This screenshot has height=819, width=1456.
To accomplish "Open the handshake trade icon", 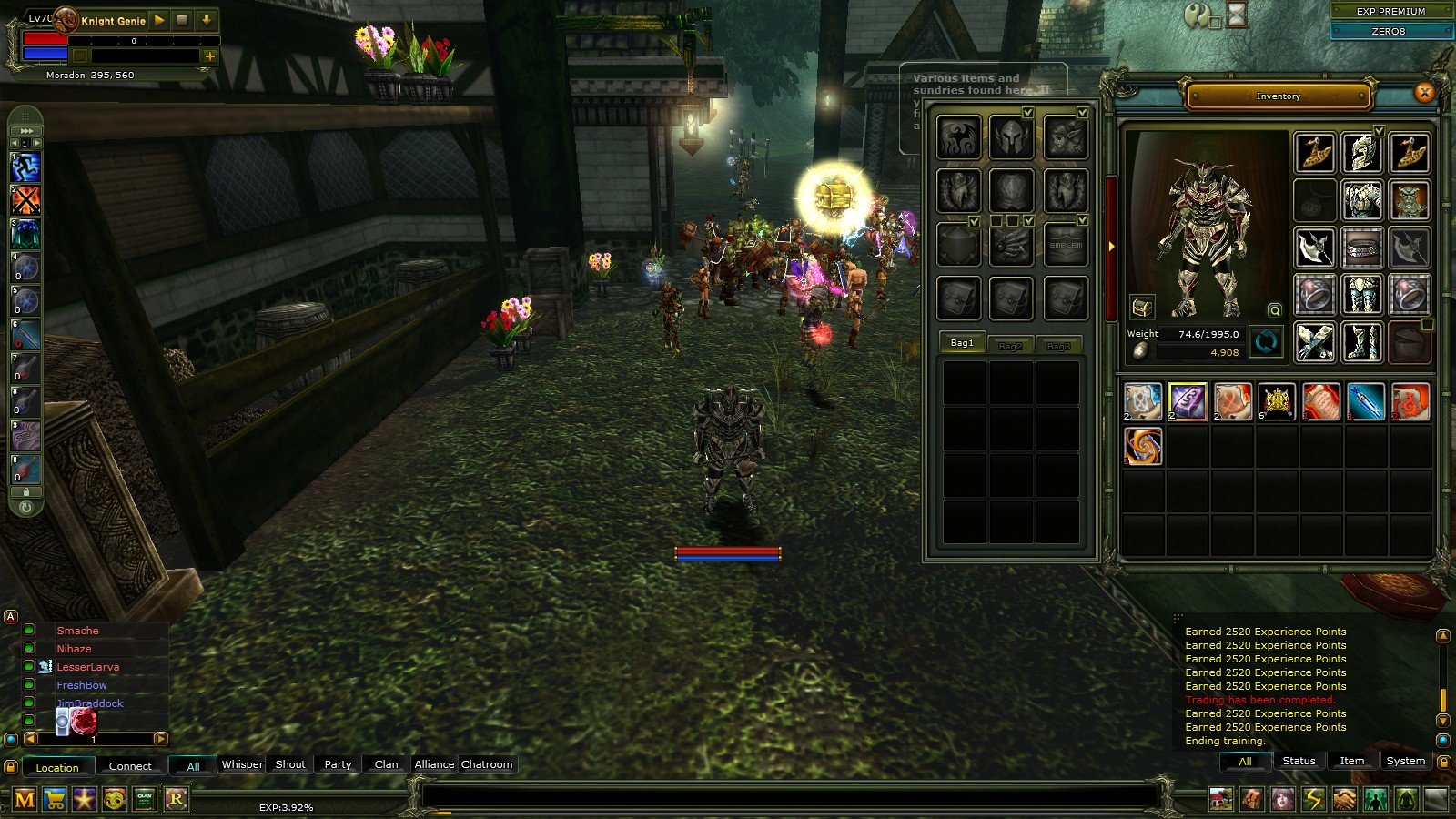I will 1344,799.
